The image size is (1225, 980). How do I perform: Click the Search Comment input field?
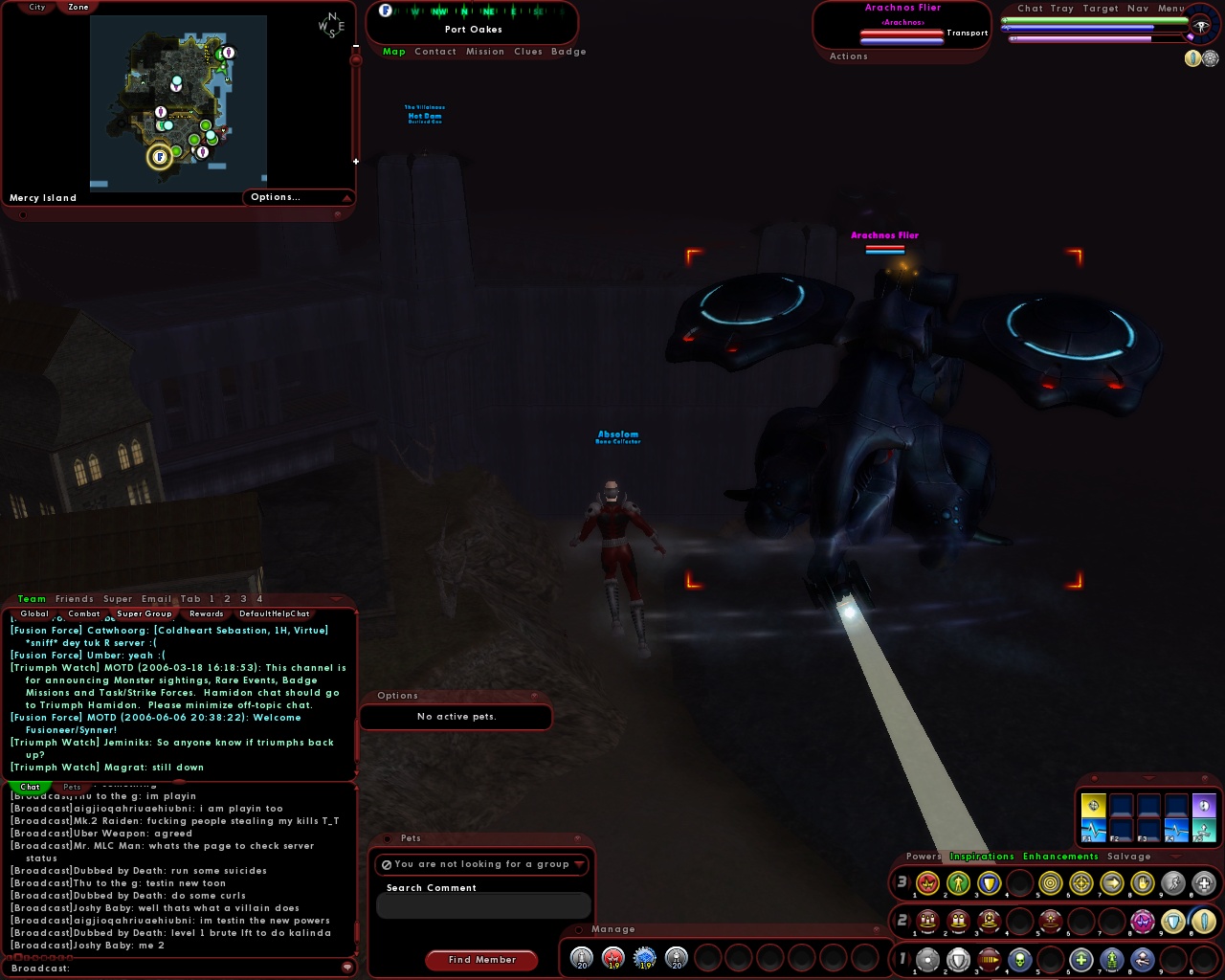[x=483, y=905]
